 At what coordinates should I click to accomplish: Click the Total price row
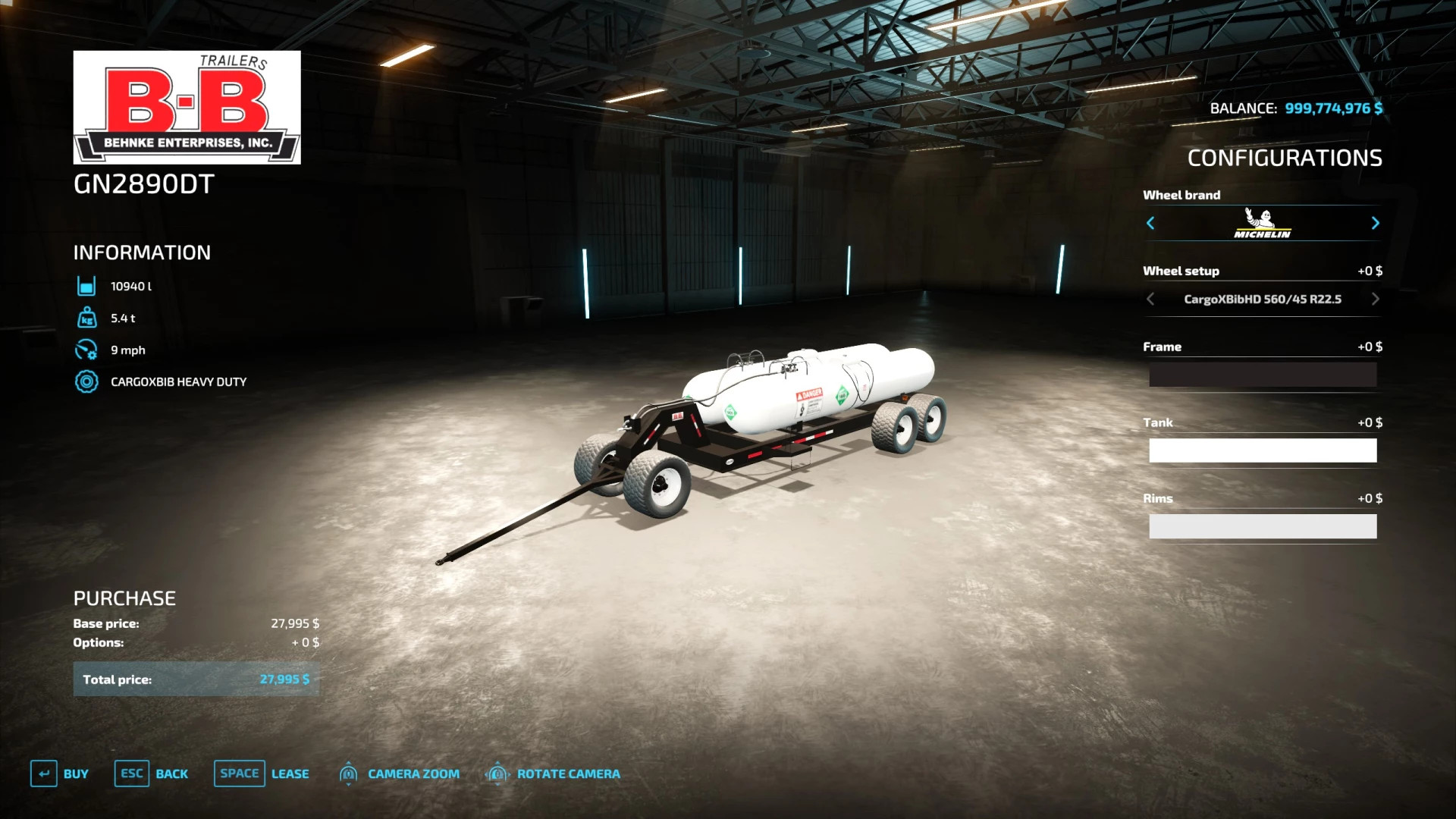(196, 679)
